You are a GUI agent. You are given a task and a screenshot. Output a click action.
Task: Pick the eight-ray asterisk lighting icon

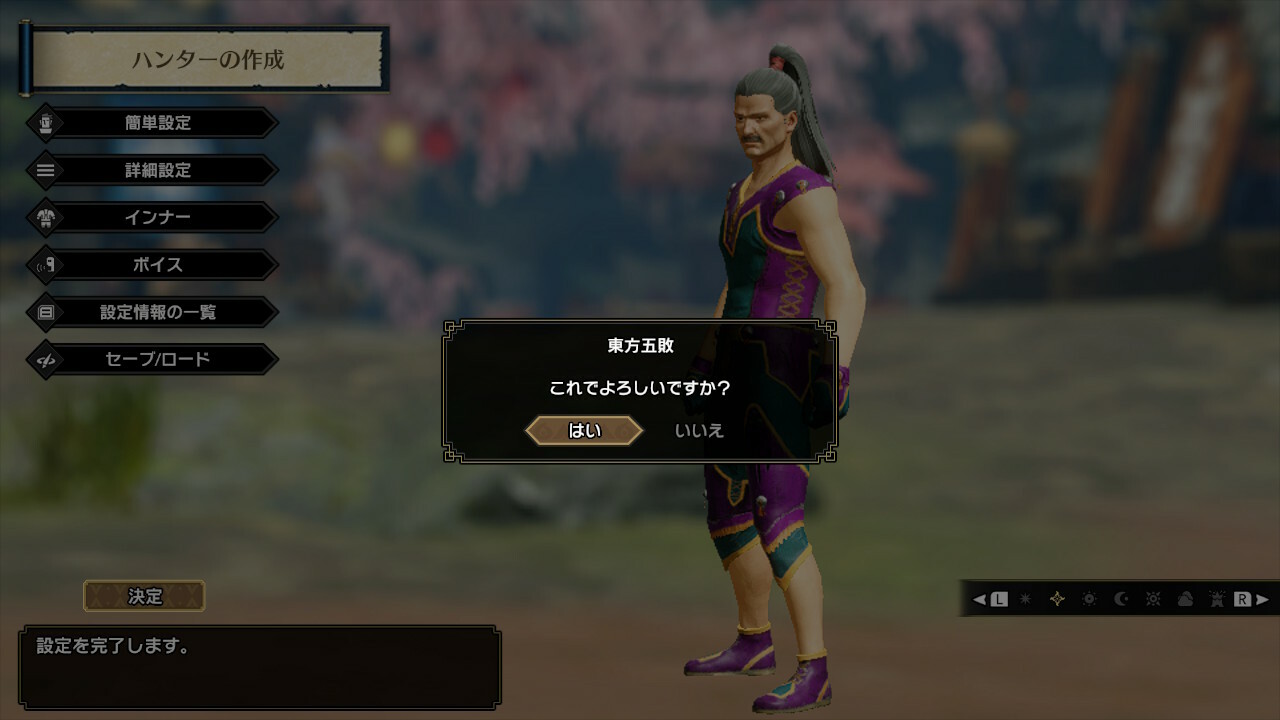(x=1025, y=599)
